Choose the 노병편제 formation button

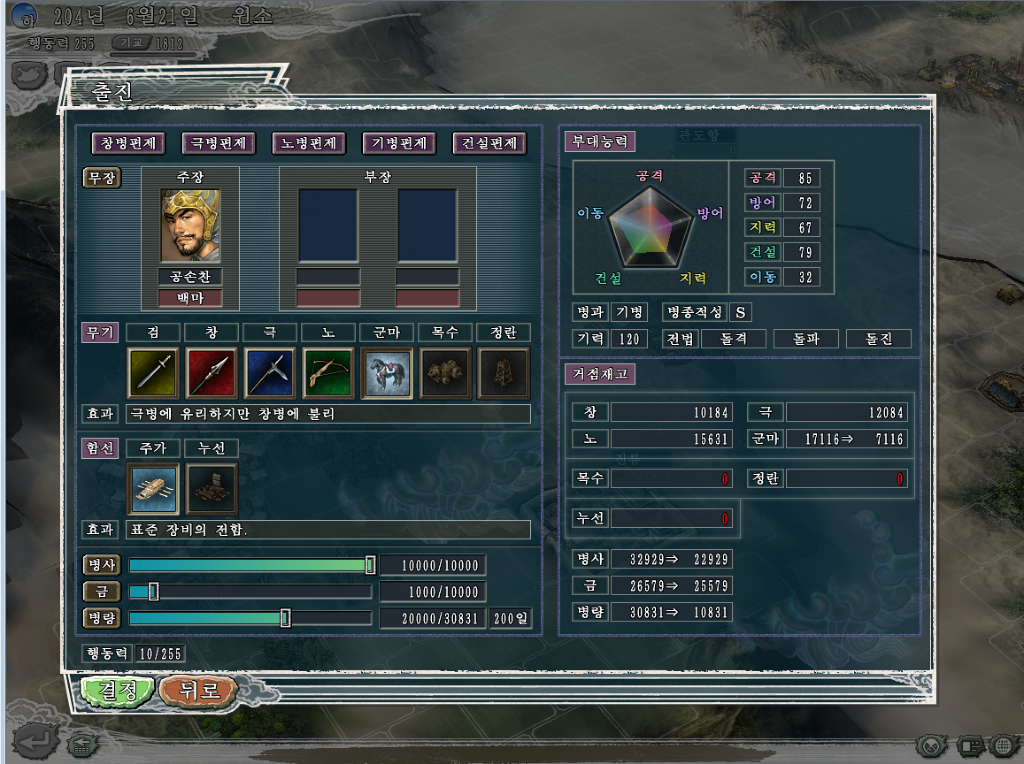click(x=309, y=143)
